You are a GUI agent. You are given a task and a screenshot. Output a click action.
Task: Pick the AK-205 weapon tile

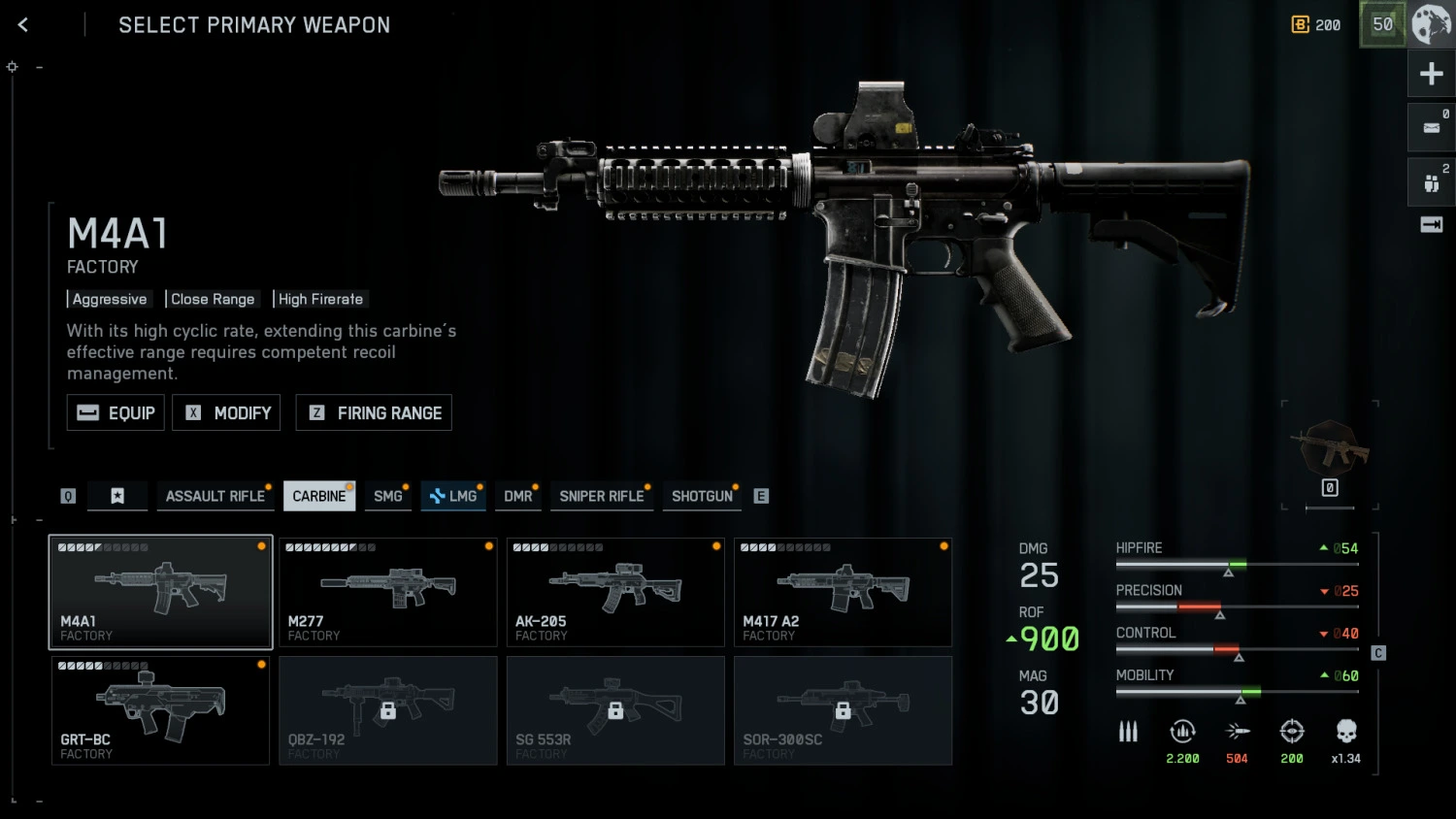click(x=615, y=592)
